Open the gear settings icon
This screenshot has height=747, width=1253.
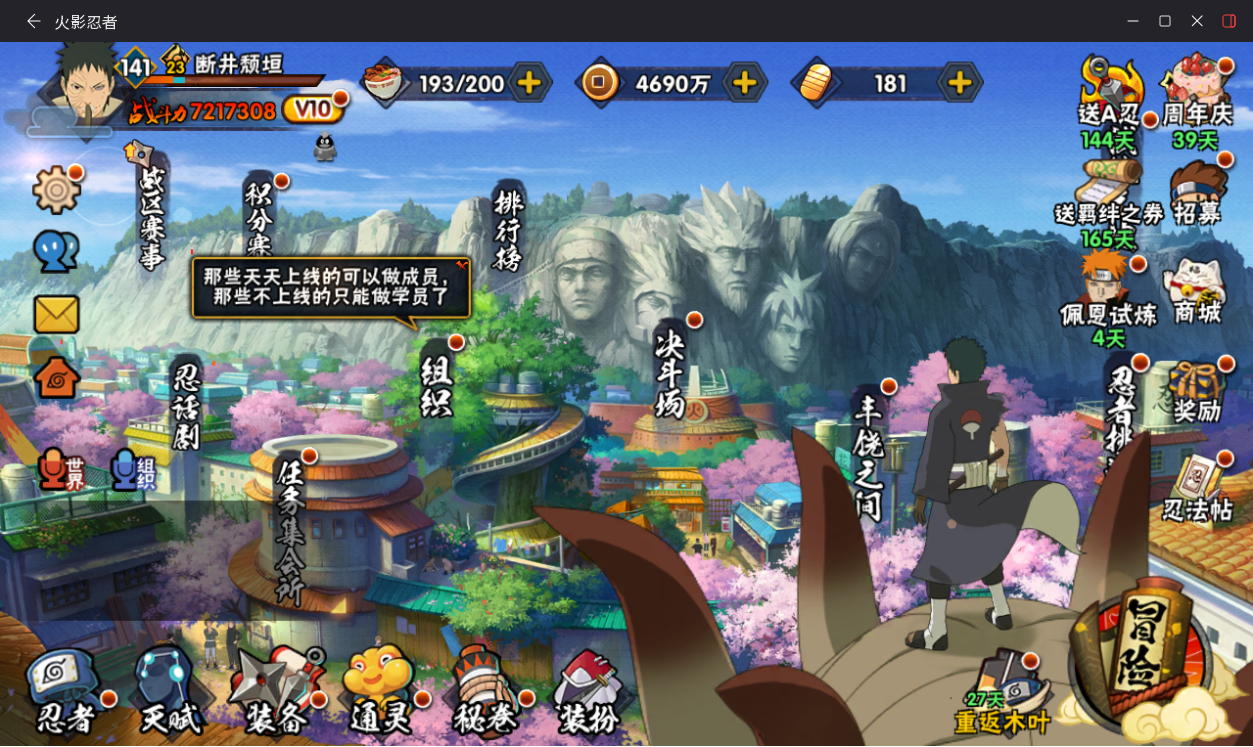pos(56,189)
